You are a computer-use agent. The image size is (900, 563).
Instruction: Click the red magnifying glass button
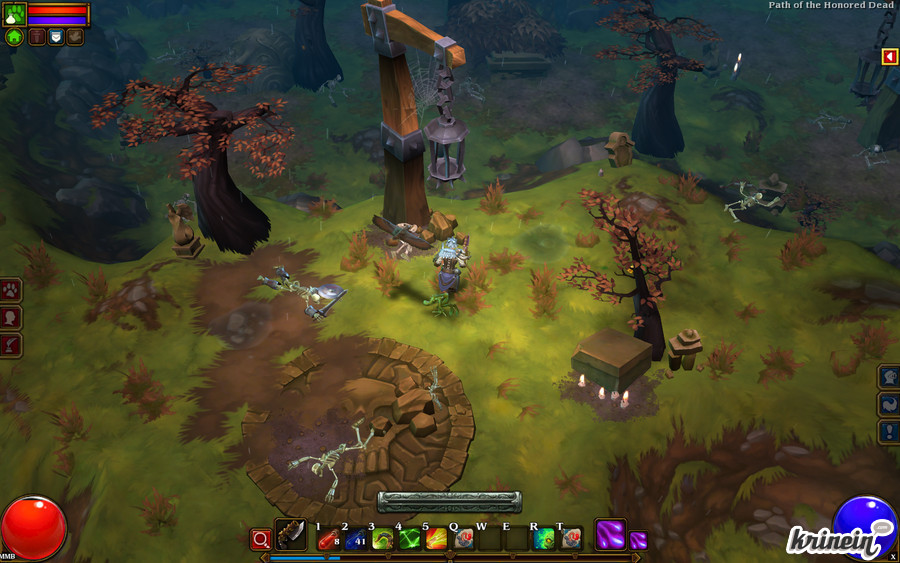point(260,539)
